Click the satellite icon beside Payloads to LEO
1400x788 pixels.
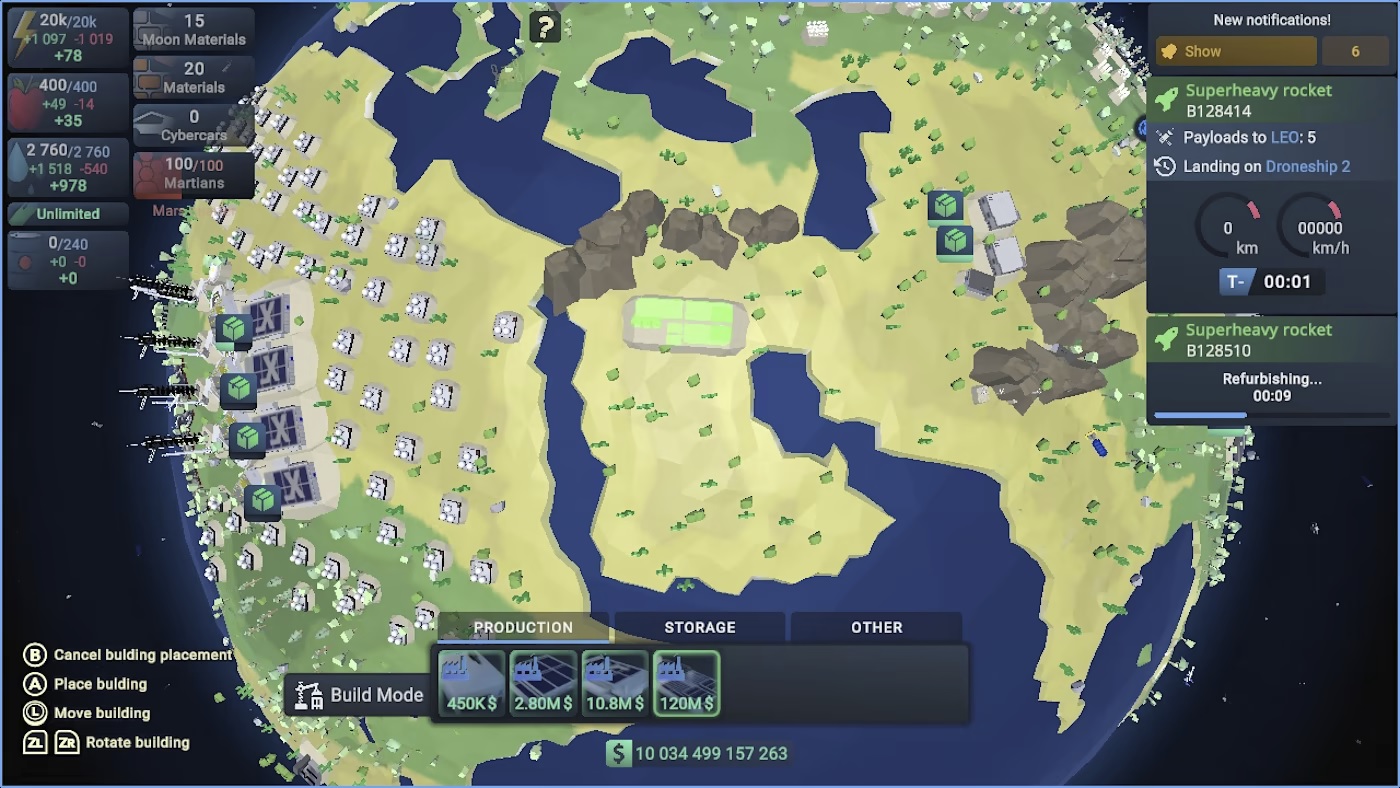1165,138
